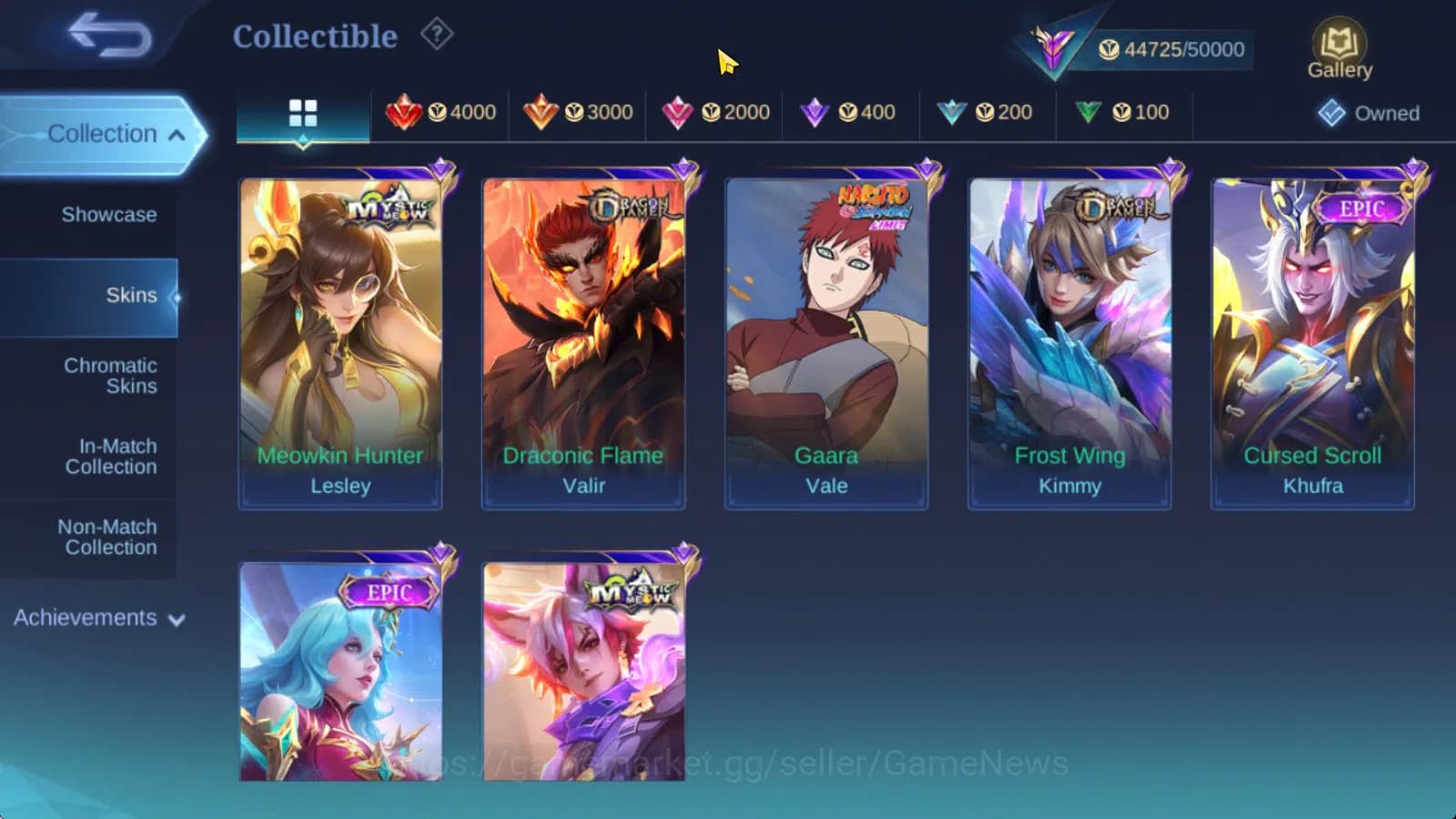This screenshot has height=819, width=1456.
Task: Enable the 200-token price filter
Action: pyautogui.click(x=952, y=112)
